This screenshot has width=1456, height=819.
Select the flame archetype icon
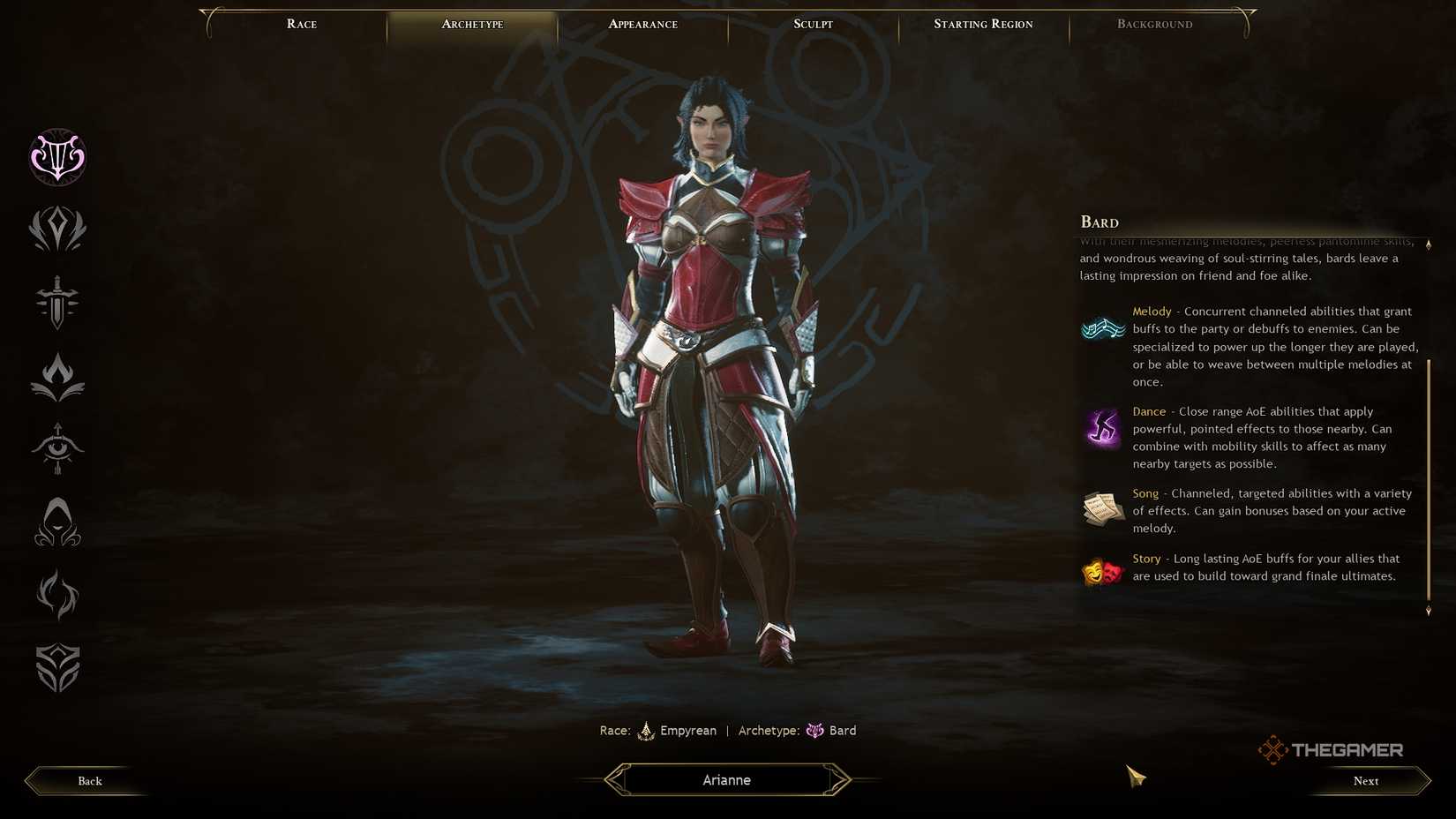56,375
